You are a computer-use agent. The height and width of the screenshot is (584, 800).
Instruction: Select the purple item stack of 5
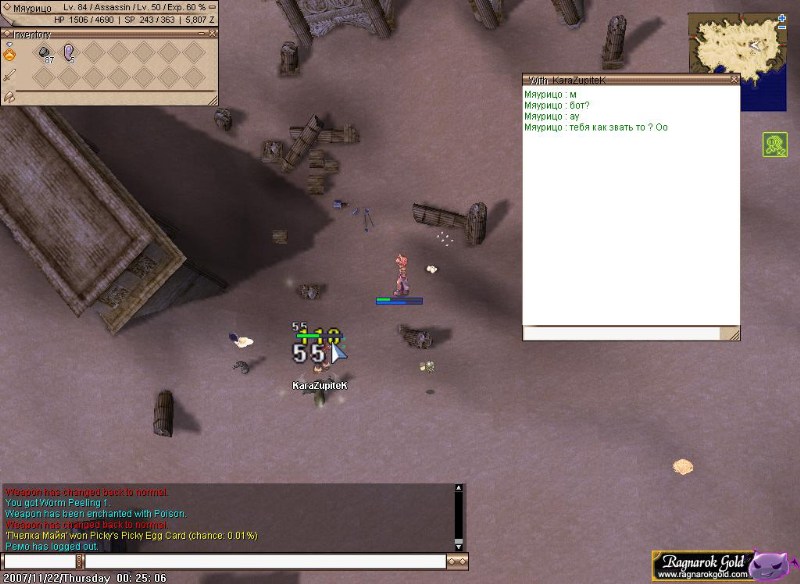tap(70, 53)
